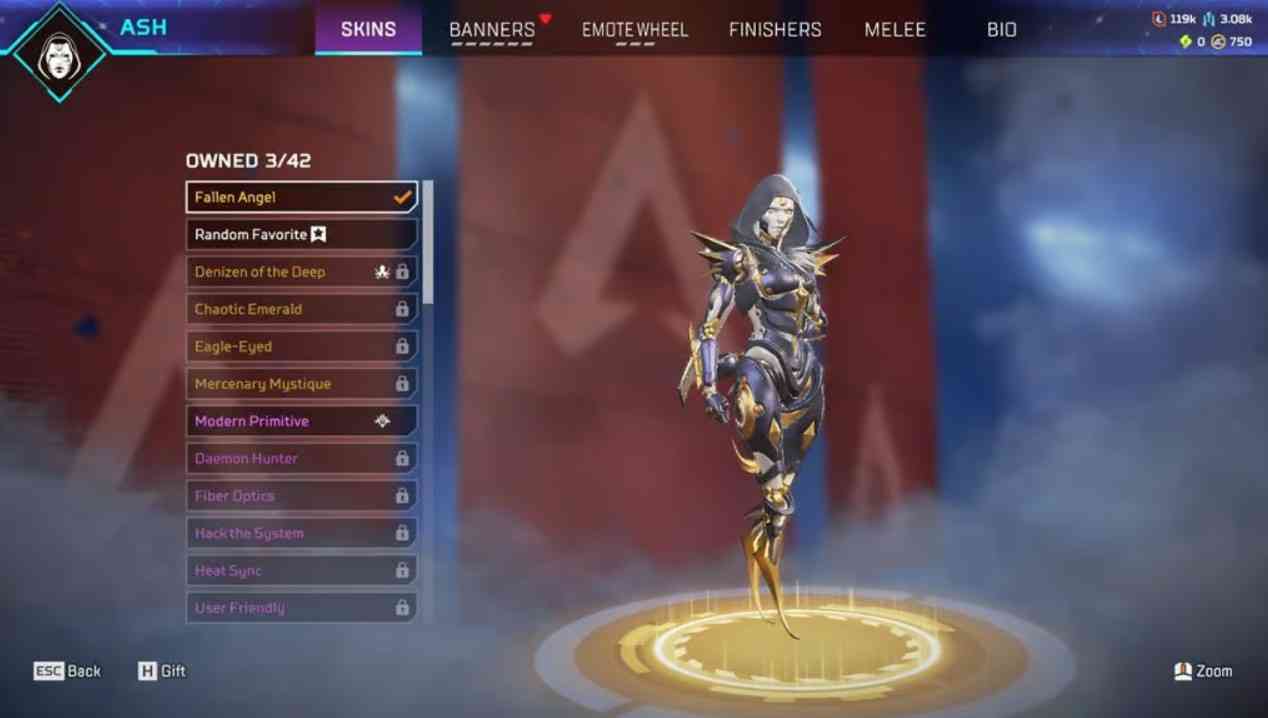Screen dimensions: 1268x718
Task: Choose the Mercenary Mystique skin
Action: (301, 384)
